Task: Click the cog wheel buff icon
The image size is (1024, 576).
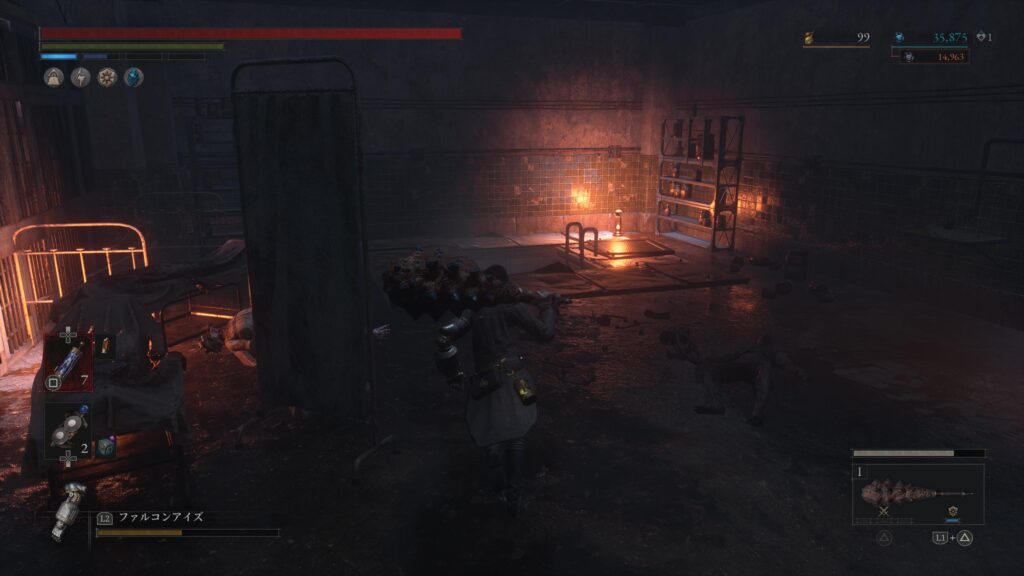Action: [x=107, y=77]
